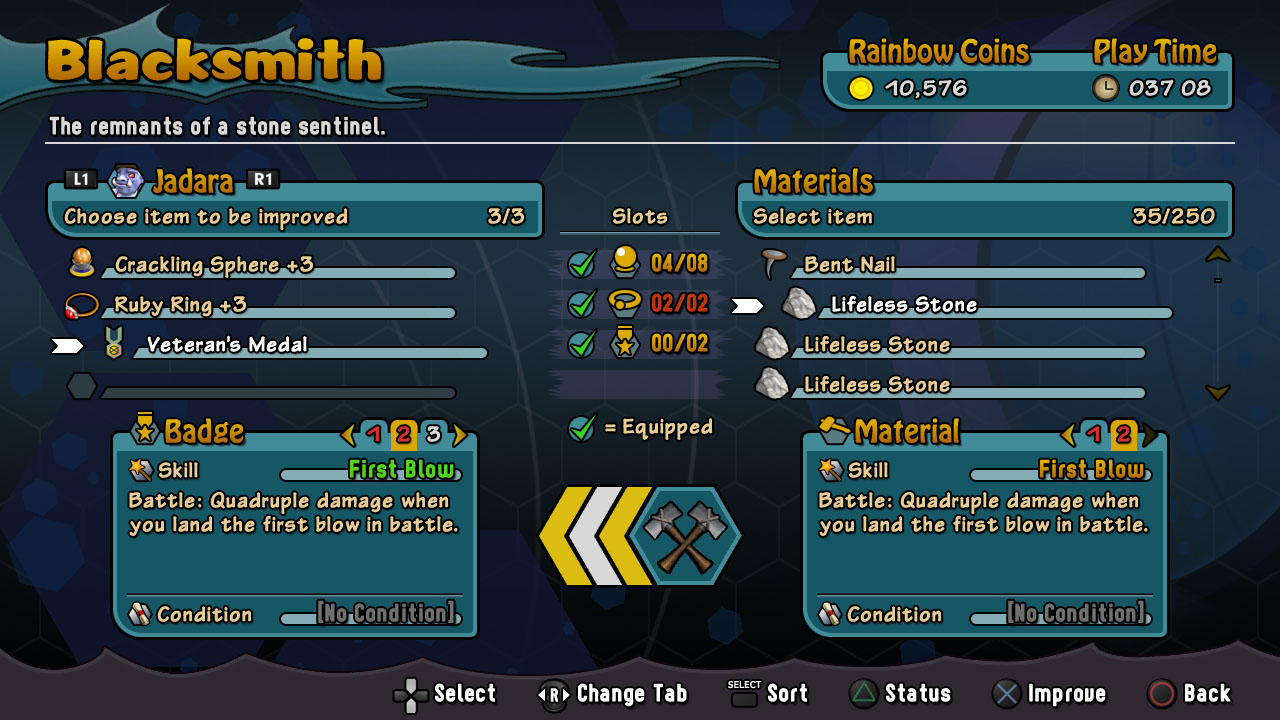Click the Badge panel's right arrow
1280x720 pixels.
pyautogui.click(x=460, y=434)
